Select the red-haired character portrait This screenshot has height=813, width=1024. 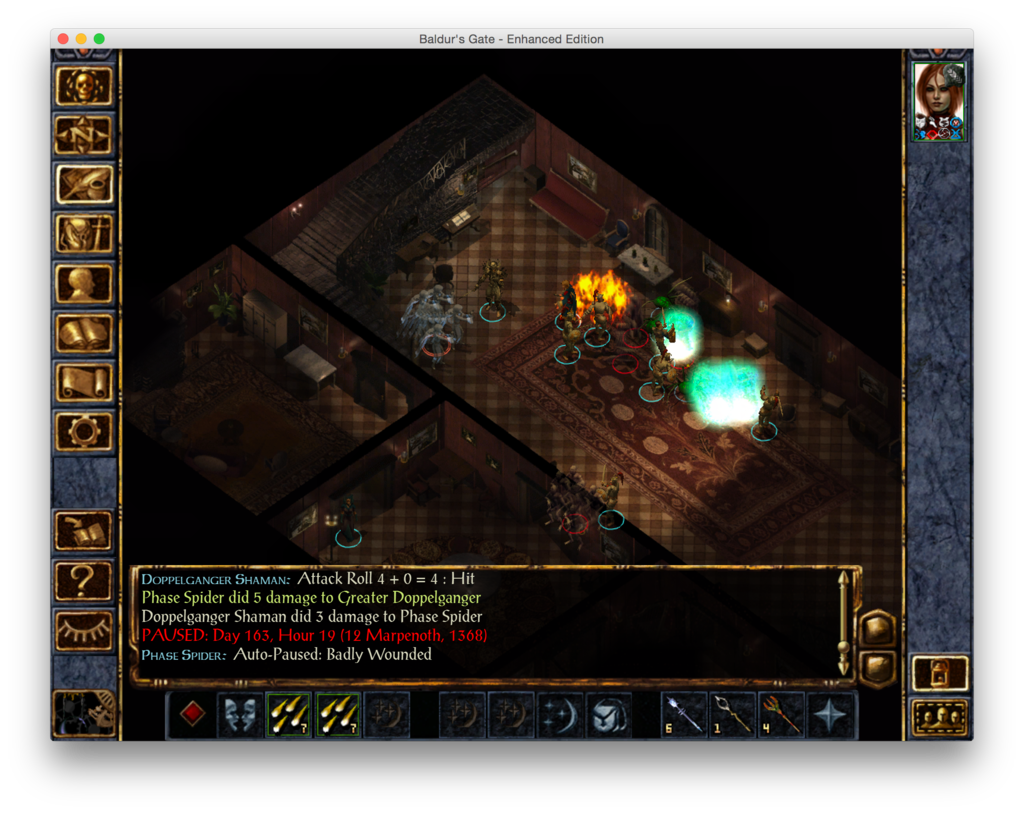tap(939, 101)
